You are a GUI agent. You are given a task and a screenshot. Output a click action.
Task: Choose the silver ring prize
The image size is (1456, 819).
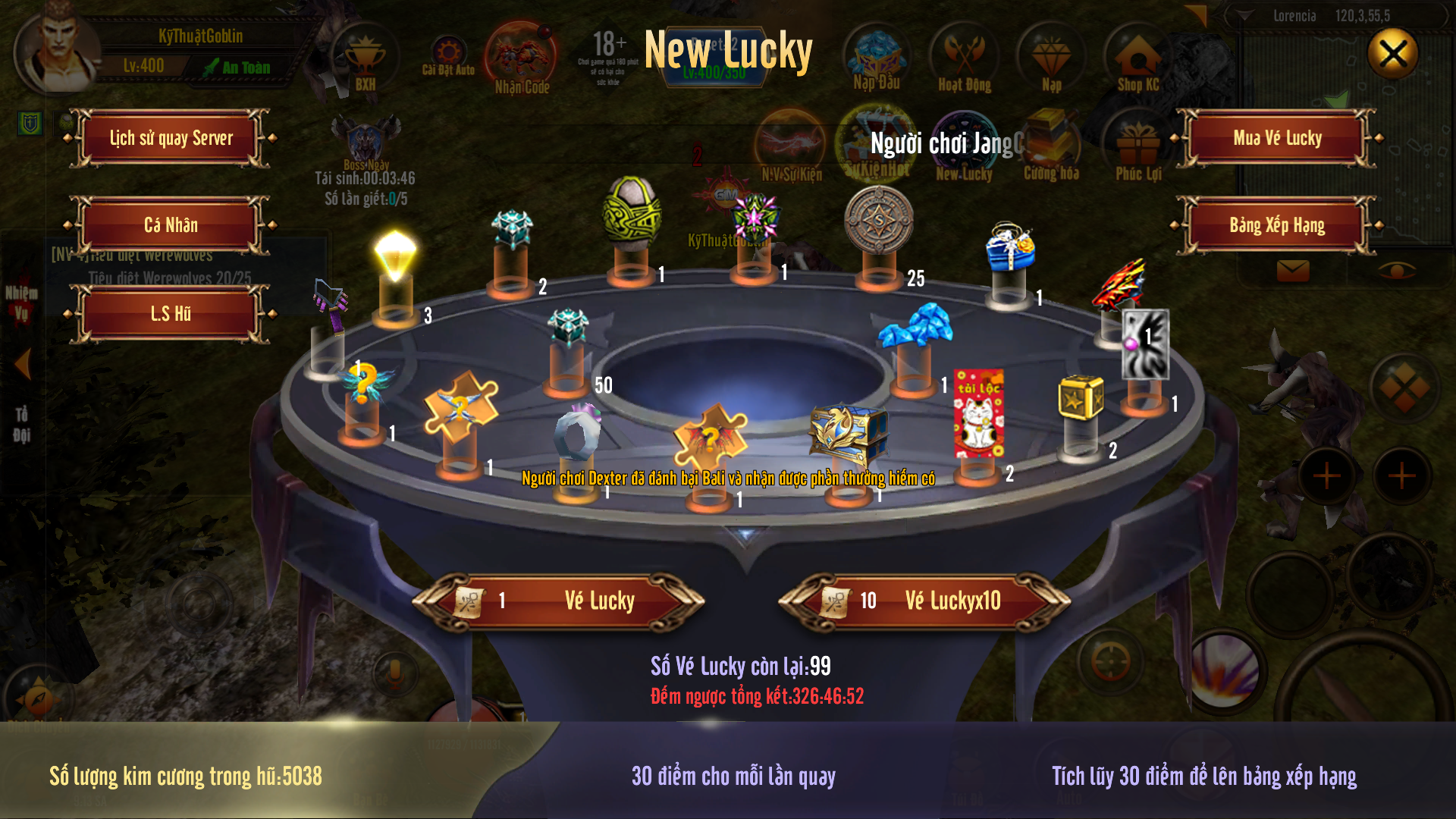[x=578, y=435]
